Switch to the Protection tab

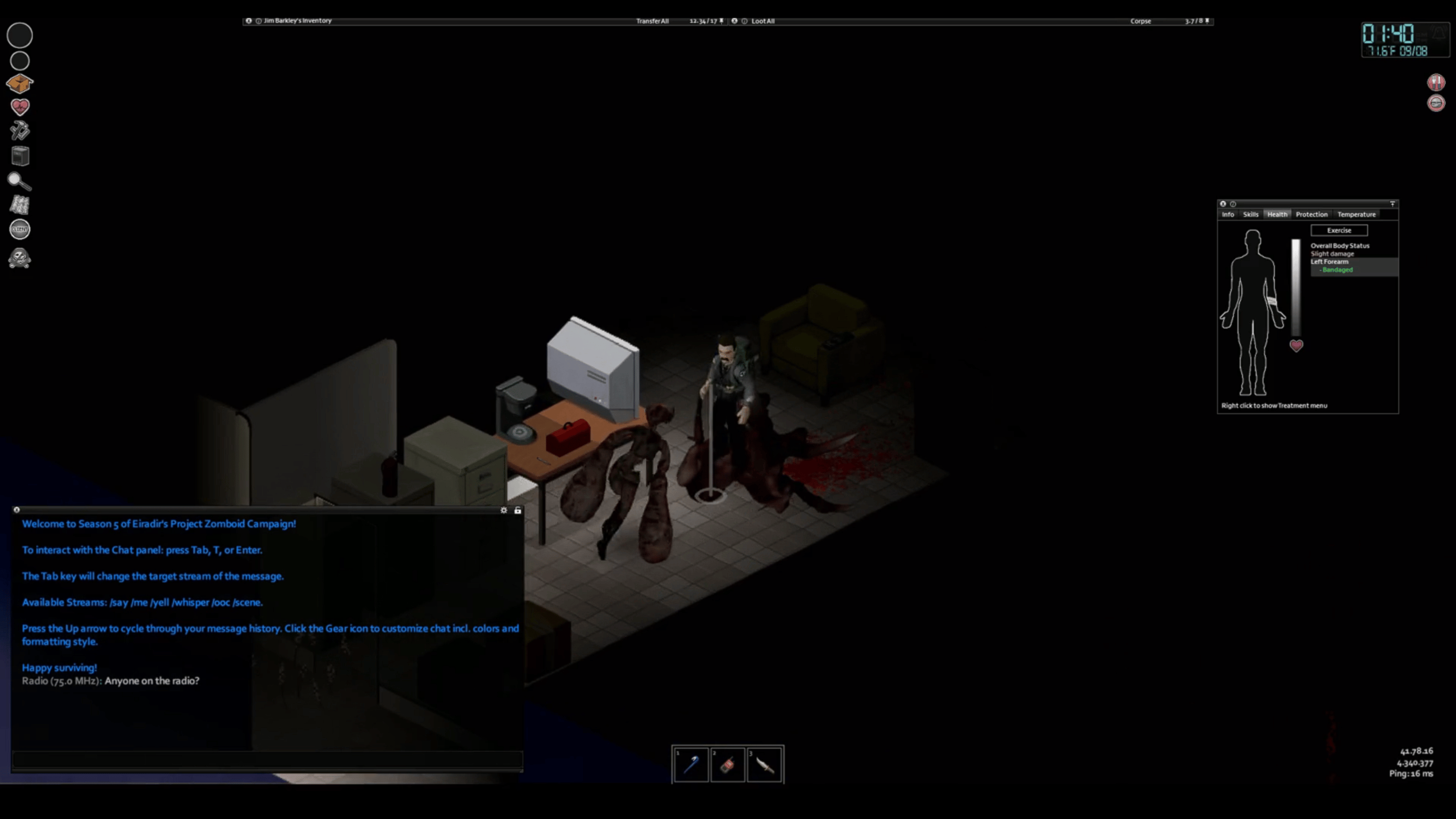[x=1311, y=214]
